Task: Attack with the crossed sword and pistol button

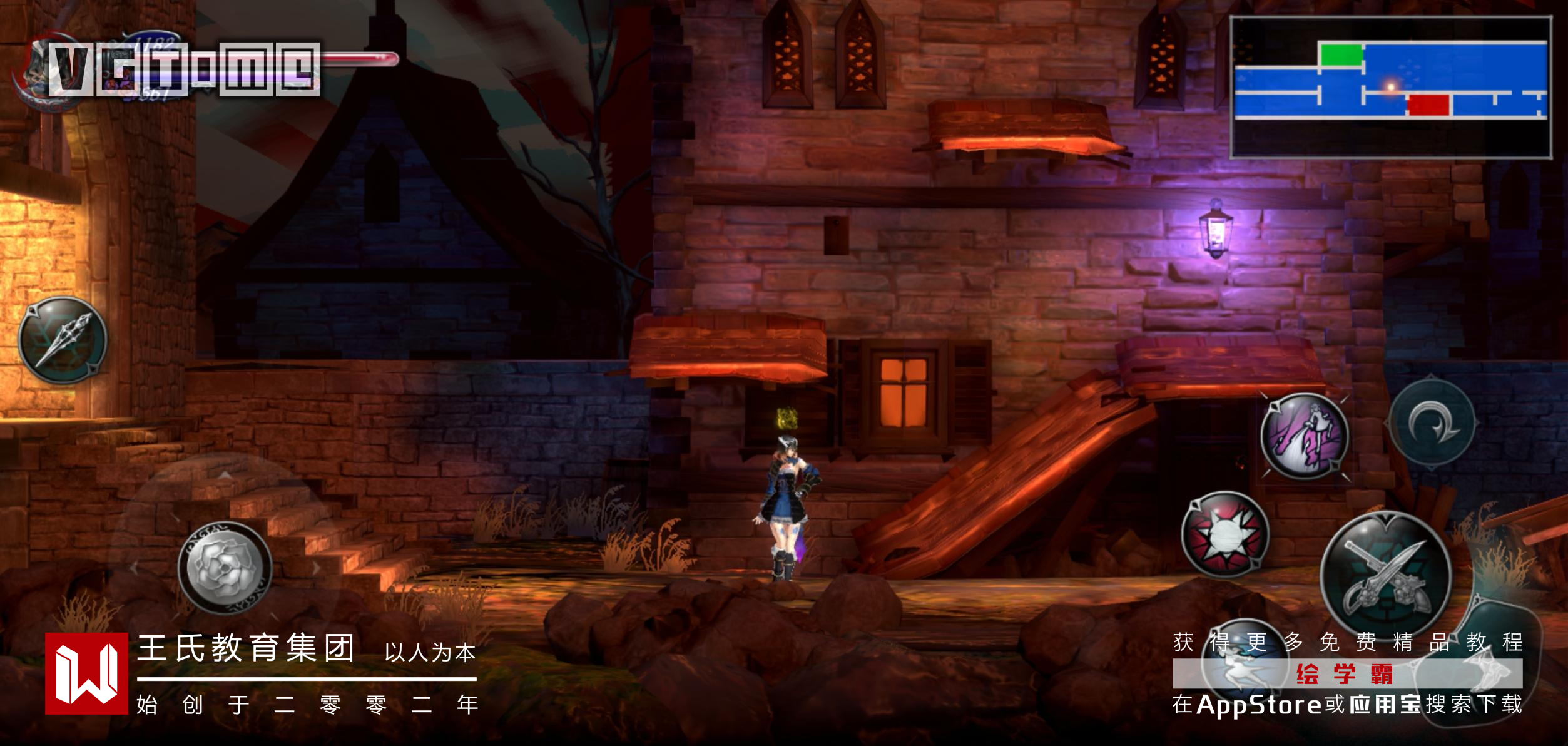Action: (1385, 576)
